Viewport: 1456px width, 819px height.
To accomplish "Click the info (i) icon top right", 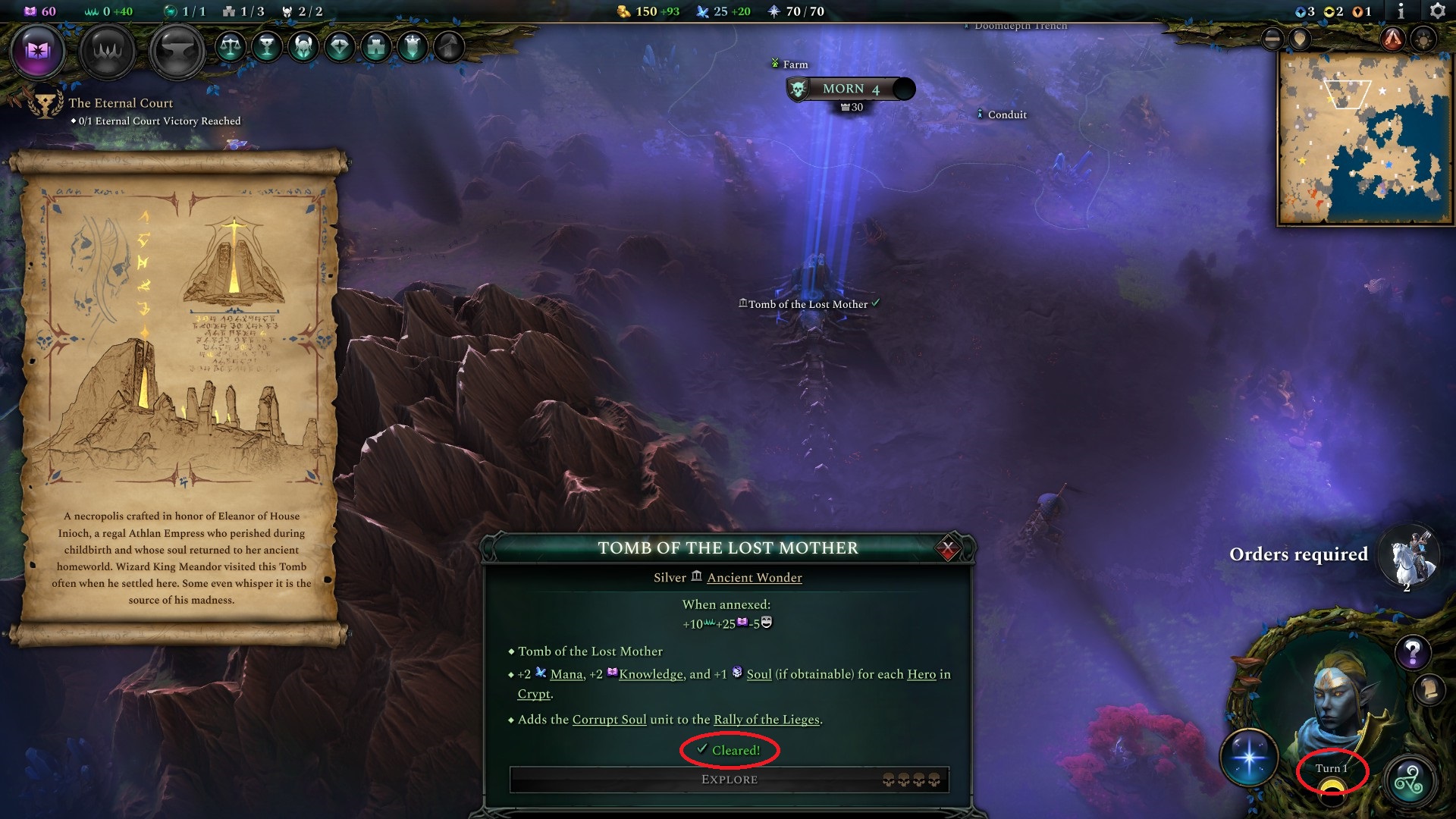I will point(1400,11).
